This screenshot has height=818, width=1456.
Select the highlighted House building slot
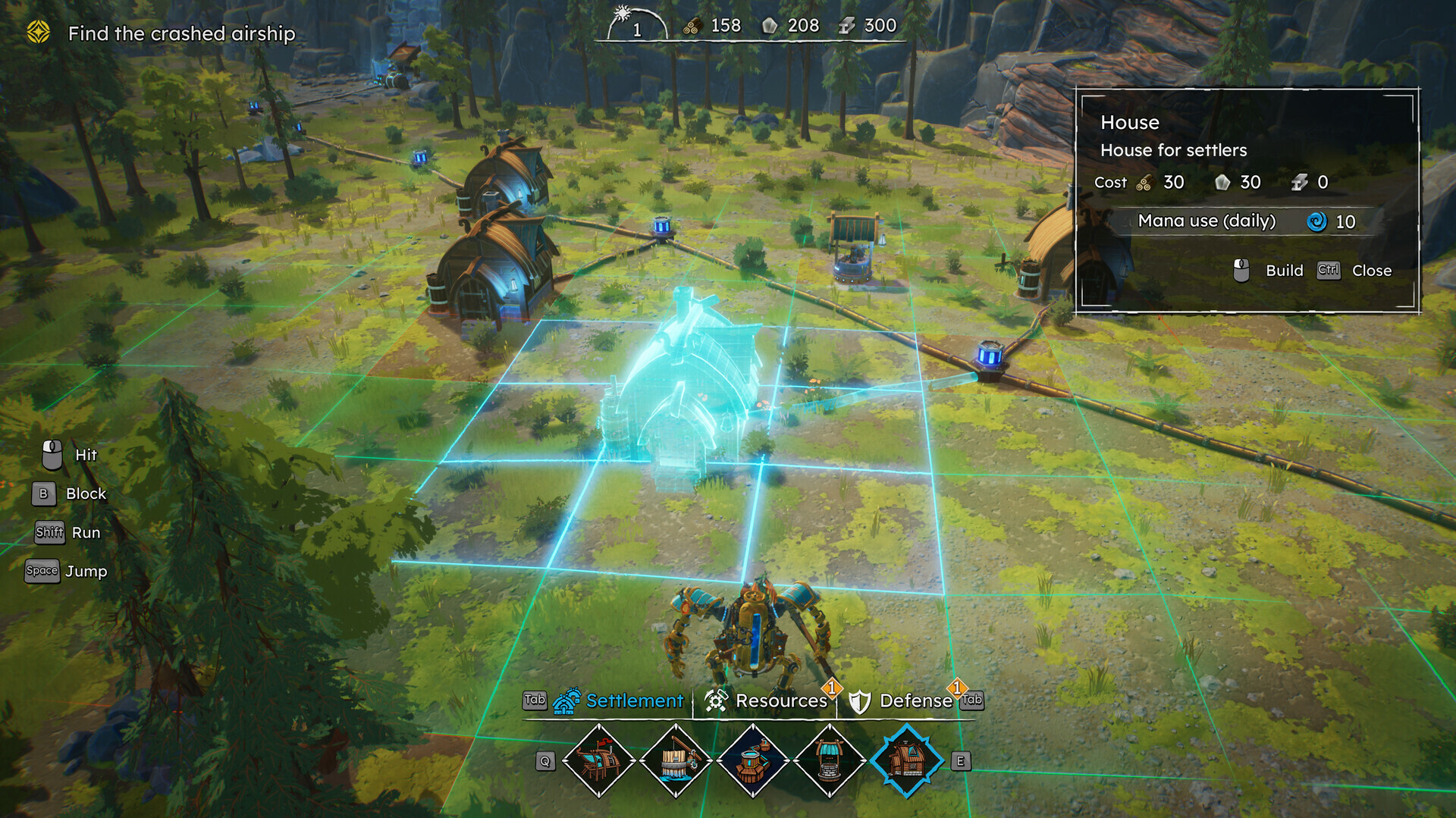coord(906,760)
